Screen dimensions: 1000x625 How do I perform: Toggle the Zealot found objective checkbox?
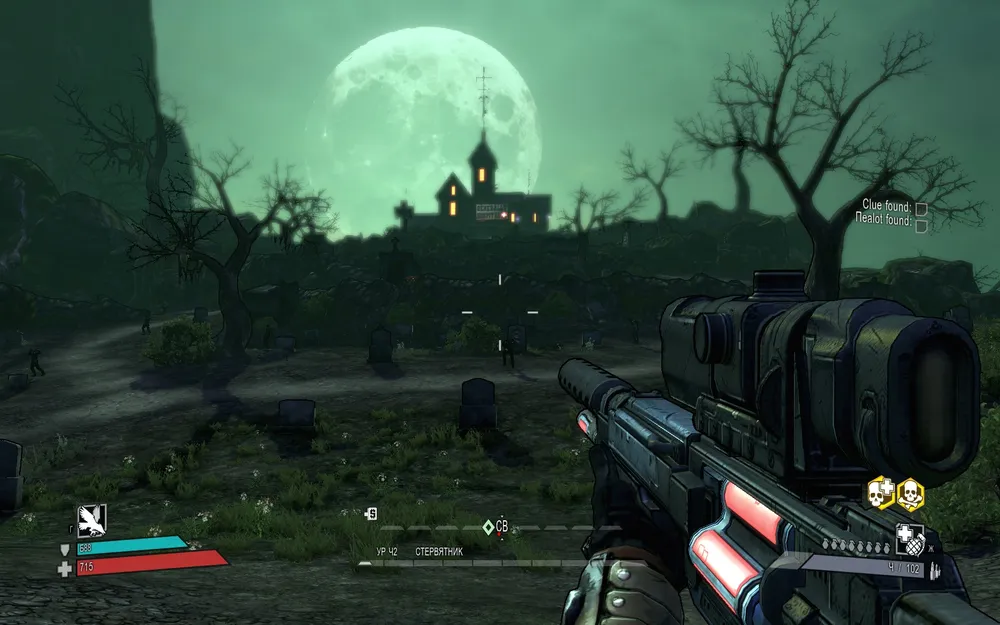921,225
